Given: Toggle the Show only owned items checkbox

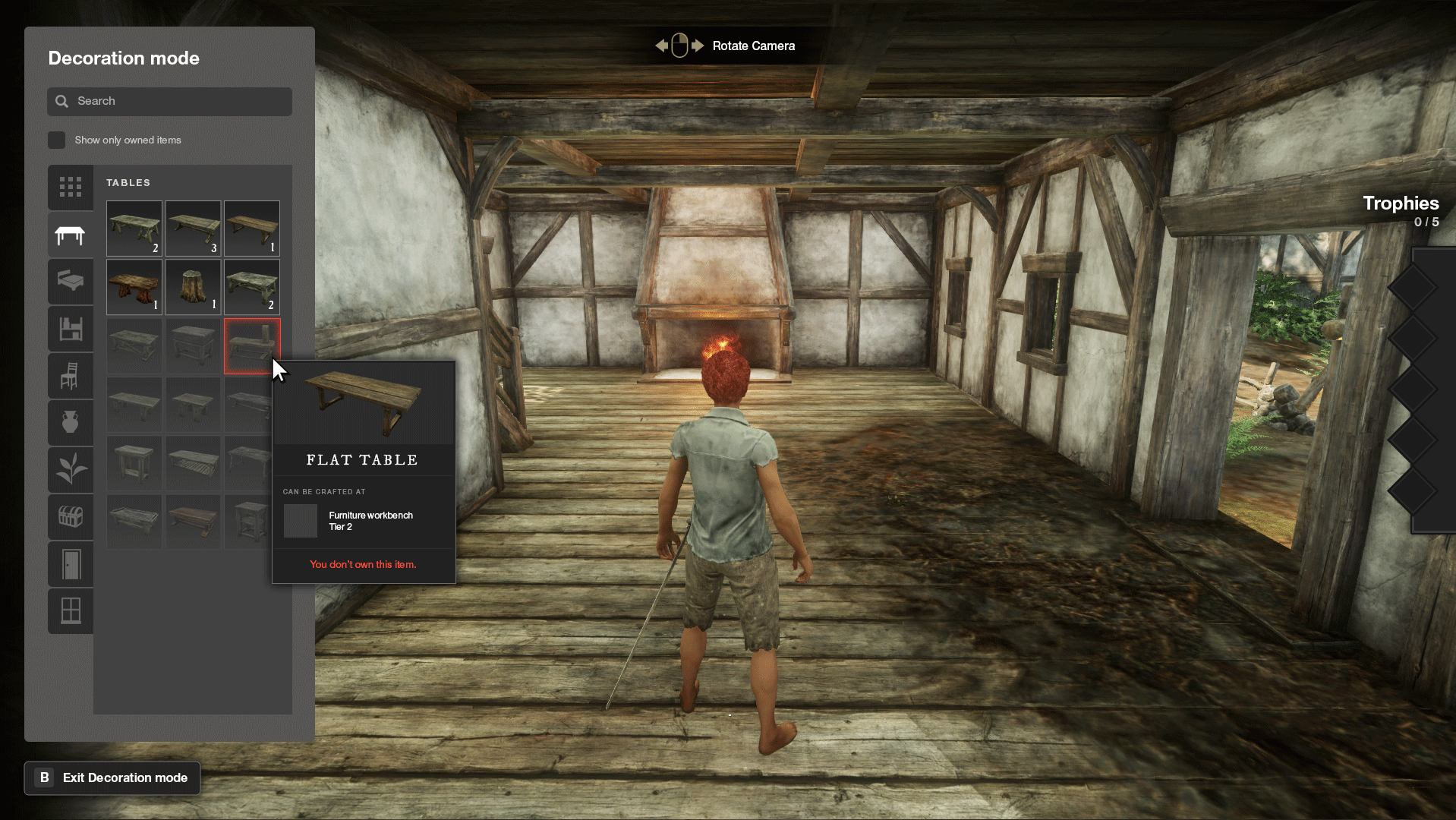Looking at the screenshot, I should [x=56, y=140].
